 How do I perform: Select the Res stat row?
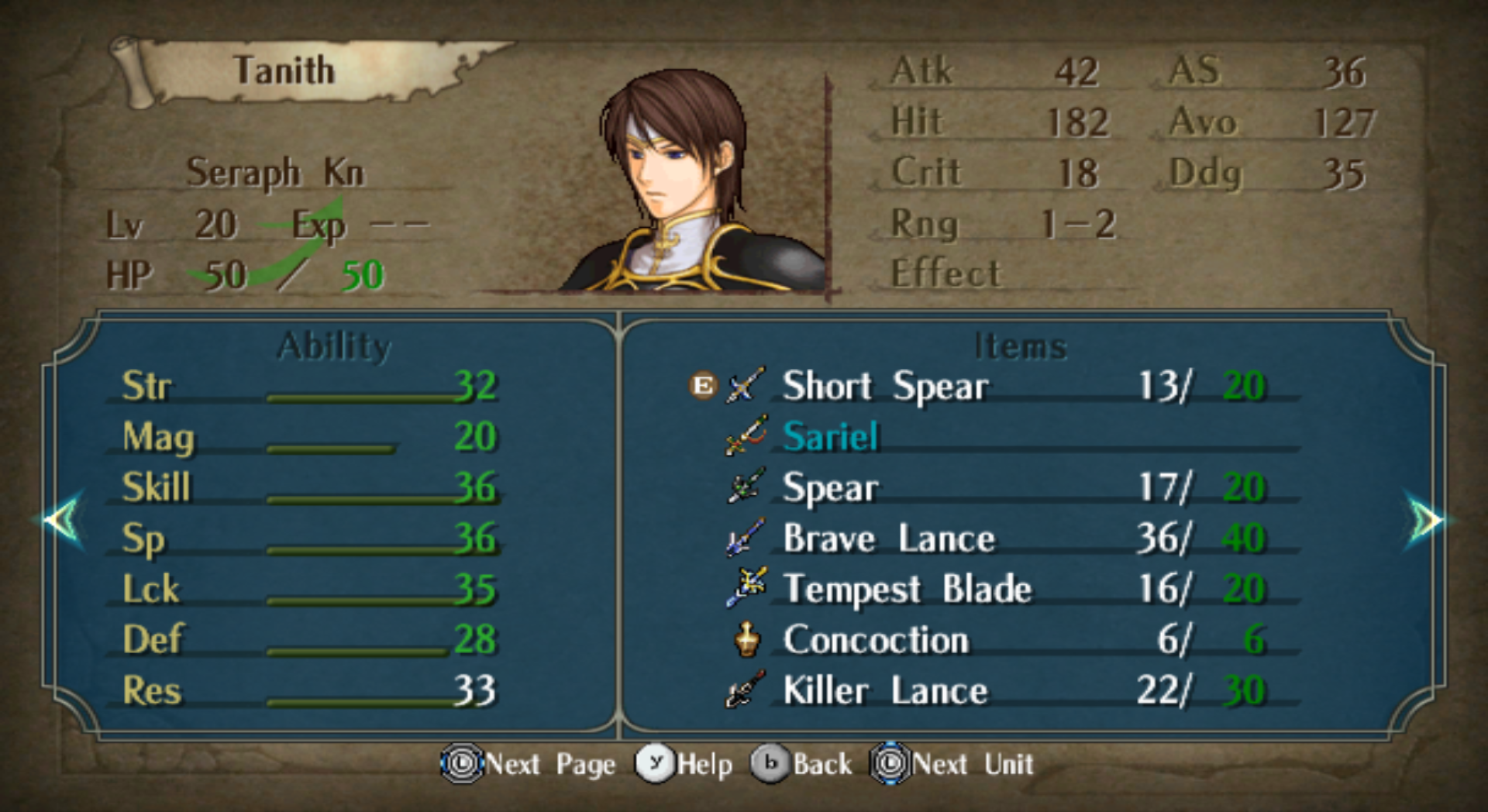308,690
